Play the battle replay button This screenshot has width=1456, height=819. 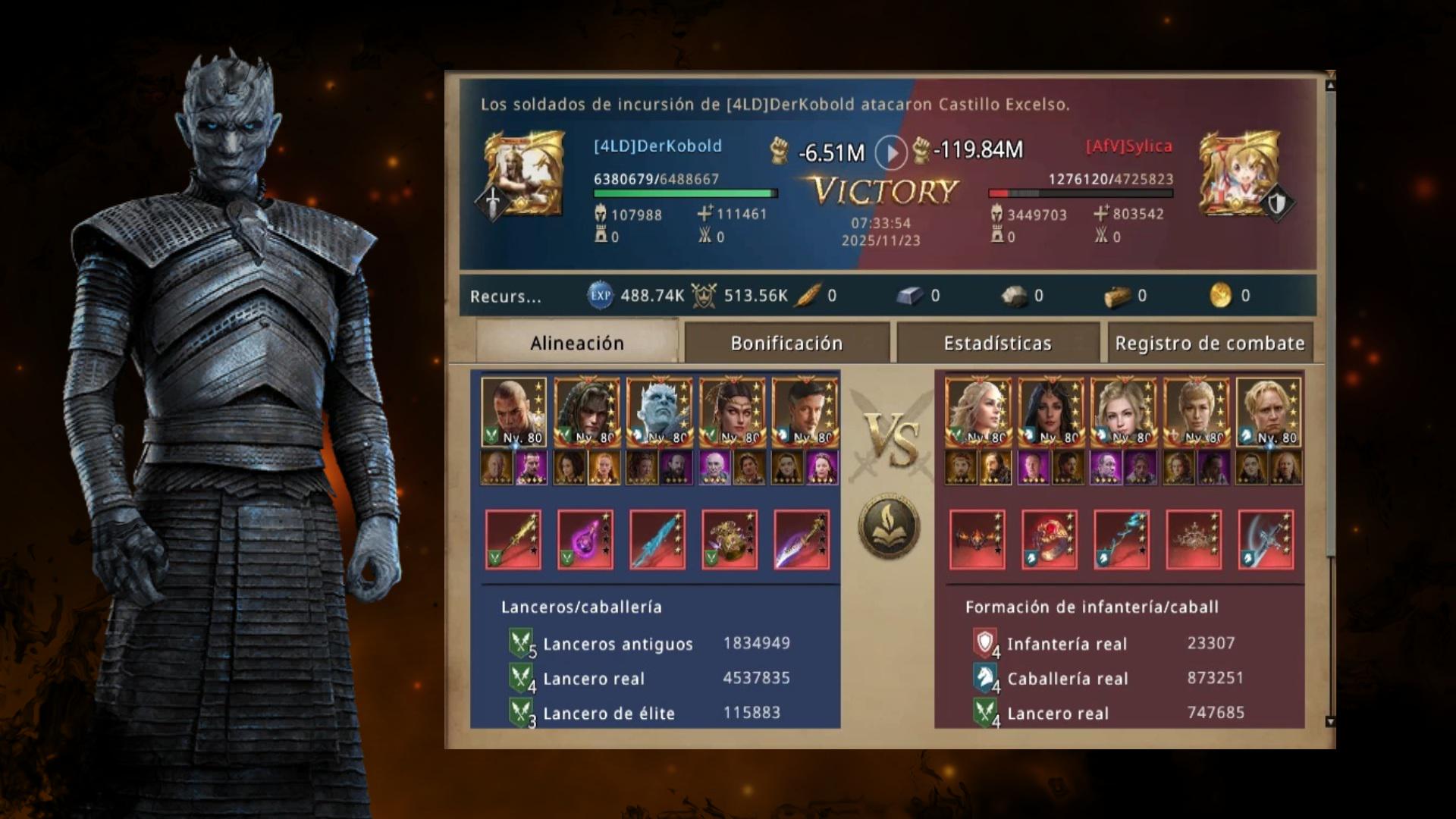tap(890, 152)
